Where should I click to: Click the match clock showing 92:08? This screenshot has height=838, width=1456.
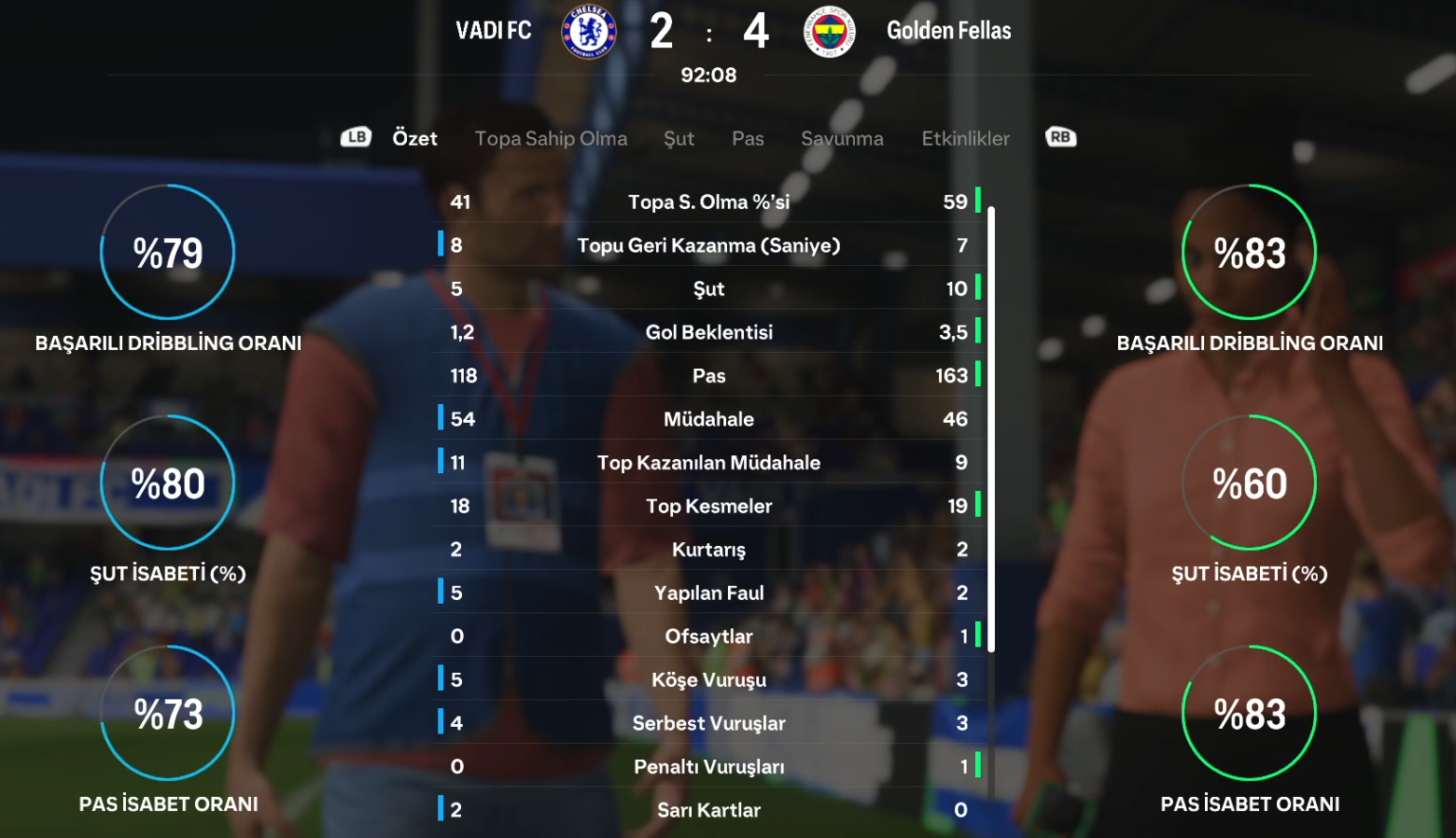tap(708, 76)
